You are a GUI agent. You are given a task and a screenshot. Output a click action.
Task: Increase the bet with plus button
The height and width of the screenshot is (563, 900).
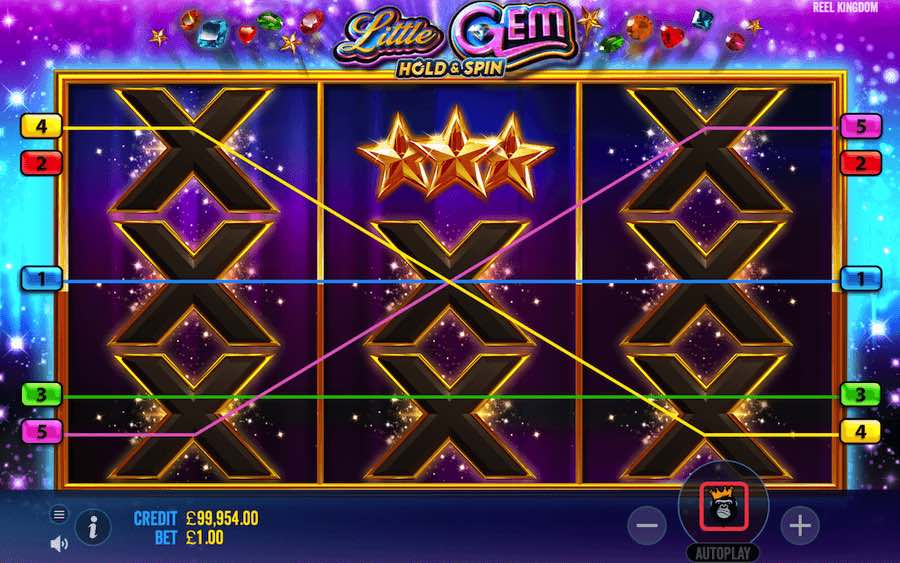click(x=799, y=524)
